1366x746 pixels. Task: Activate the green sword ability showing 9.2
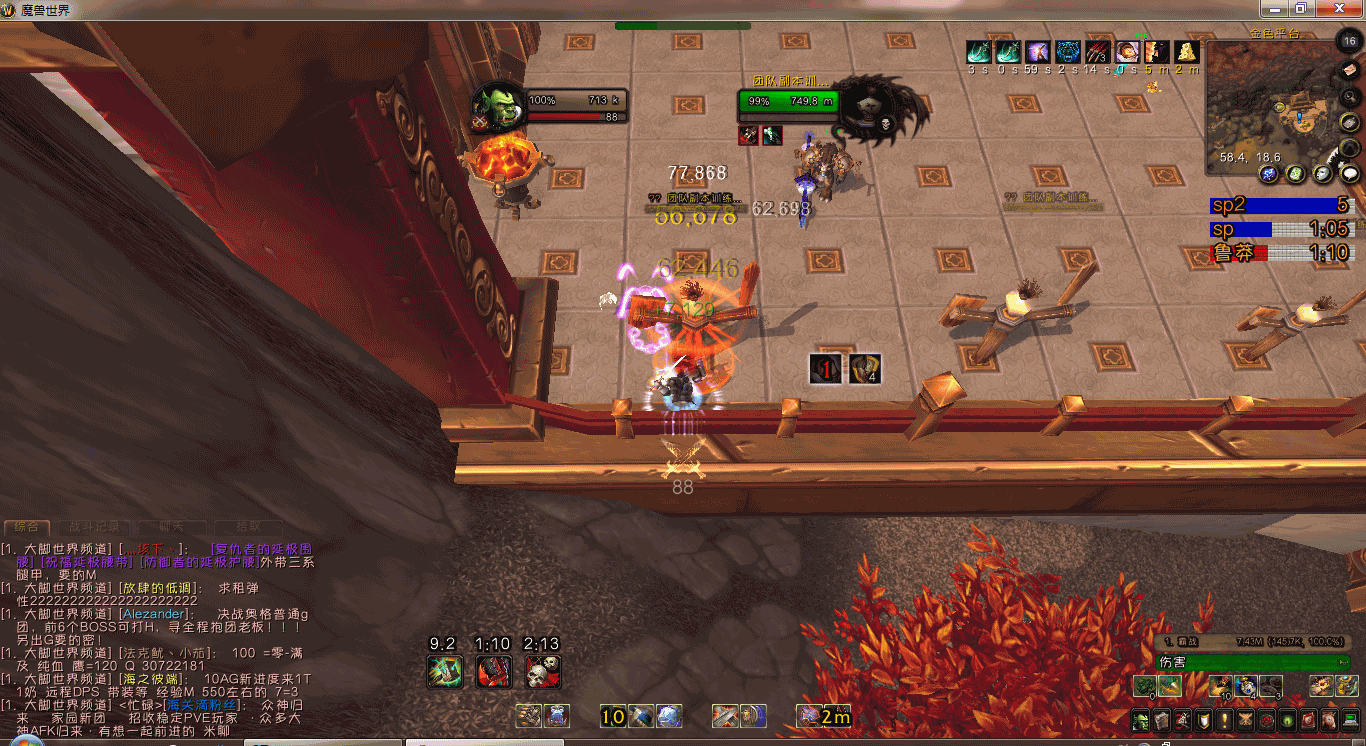(x=443, y=671)
